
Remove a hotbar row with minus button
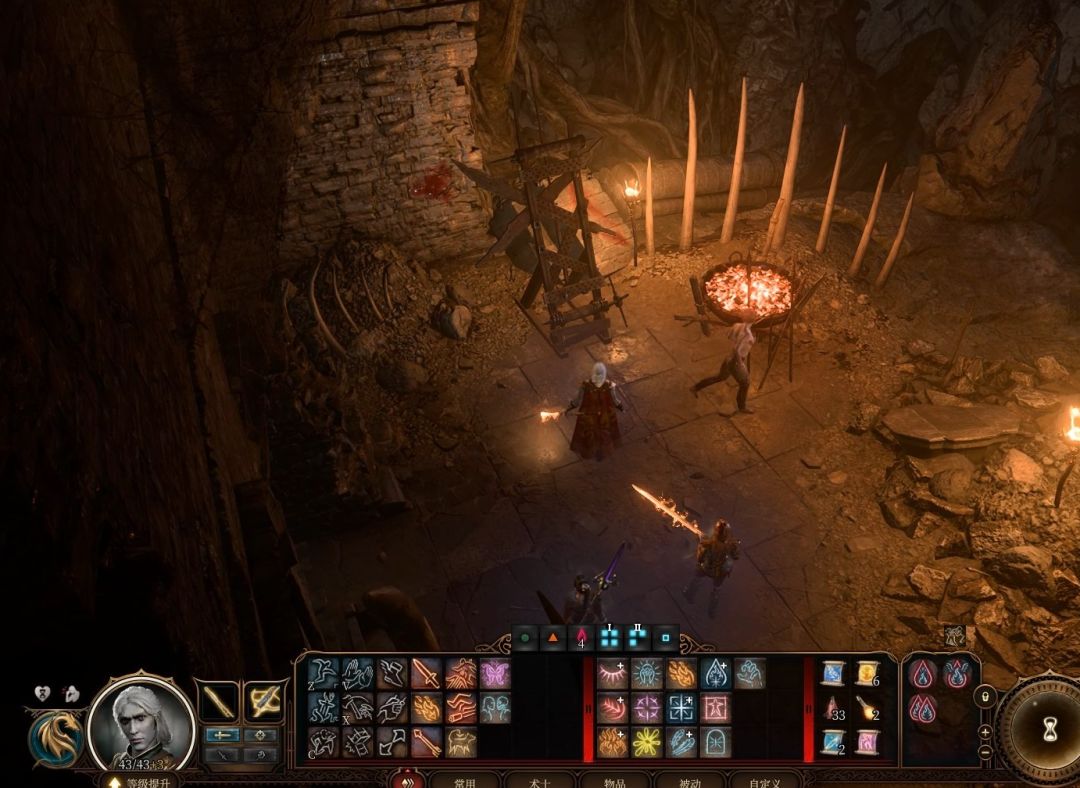point(985,751)
